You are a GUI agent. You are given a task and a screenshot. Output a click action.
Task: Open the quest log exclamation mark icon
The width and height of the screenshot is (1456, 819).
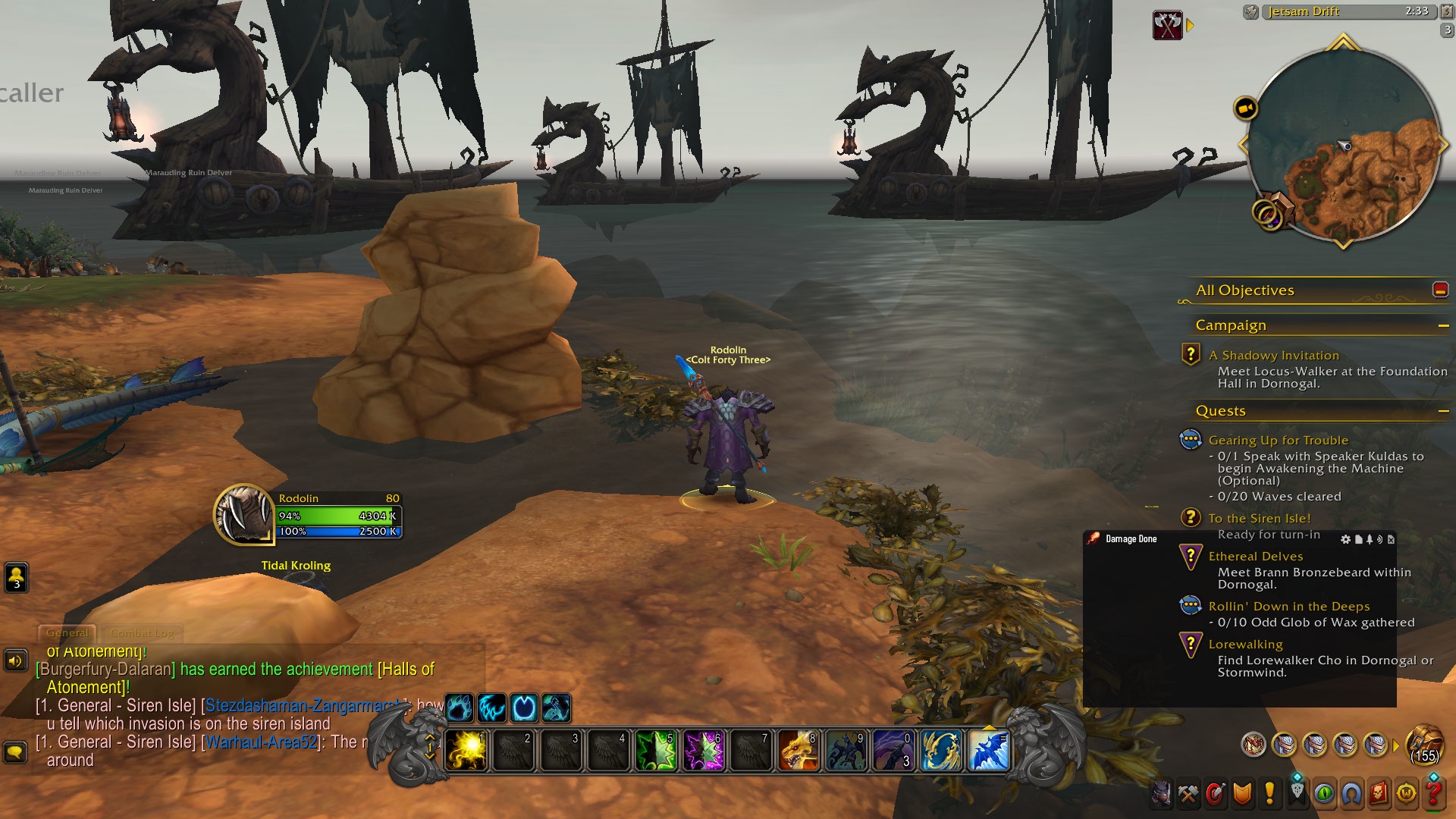pos(1269,793)
